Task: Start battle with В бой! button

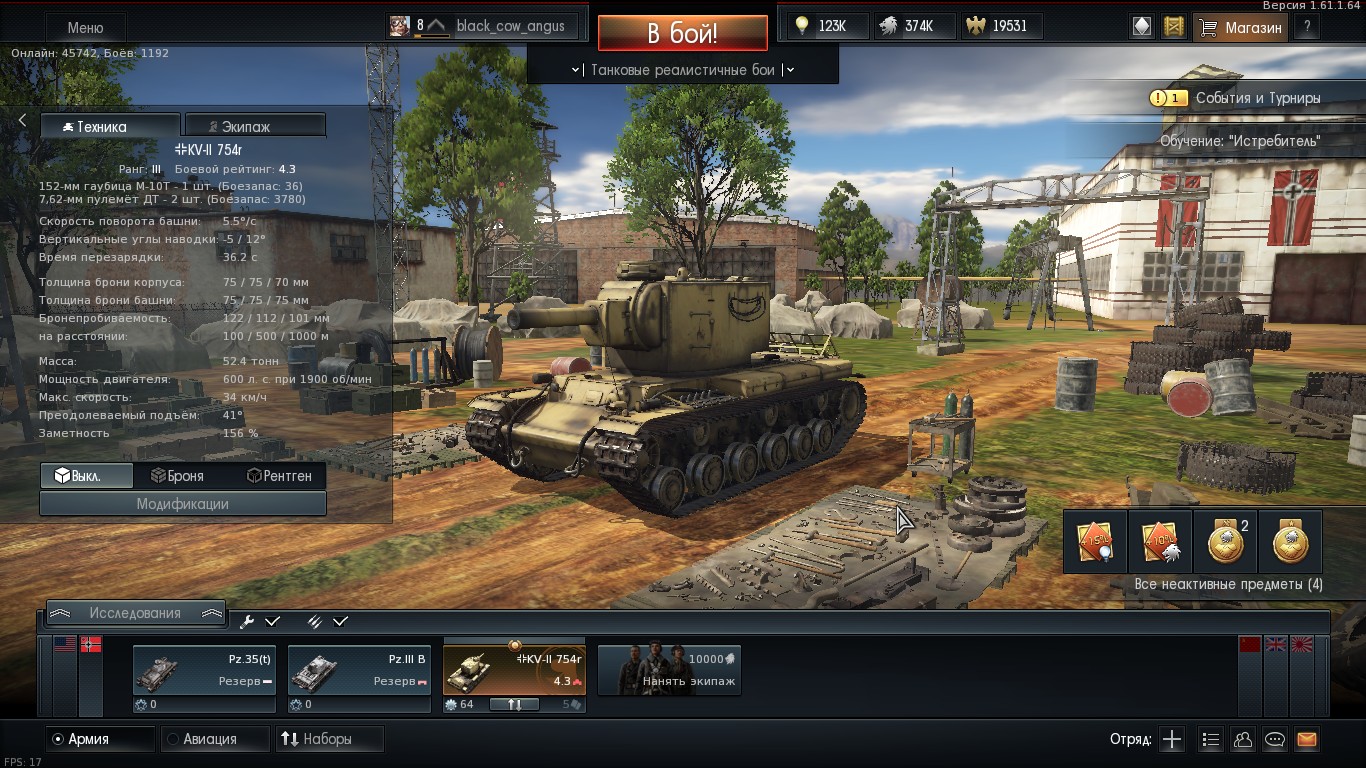Action: pos(682,33)
